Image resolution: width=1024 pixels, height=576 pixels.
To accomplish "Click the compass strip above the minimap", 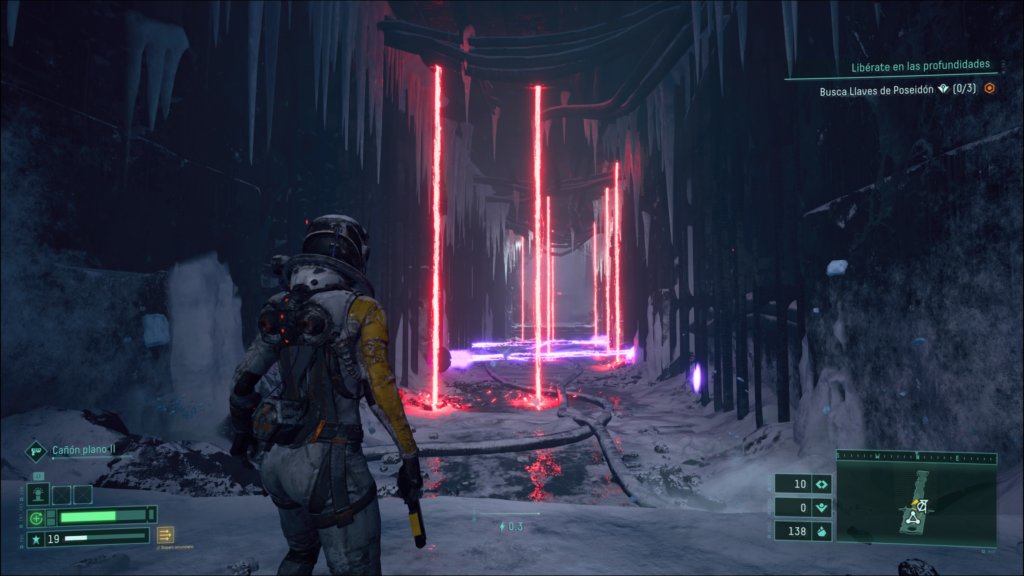I will point(916,457).
